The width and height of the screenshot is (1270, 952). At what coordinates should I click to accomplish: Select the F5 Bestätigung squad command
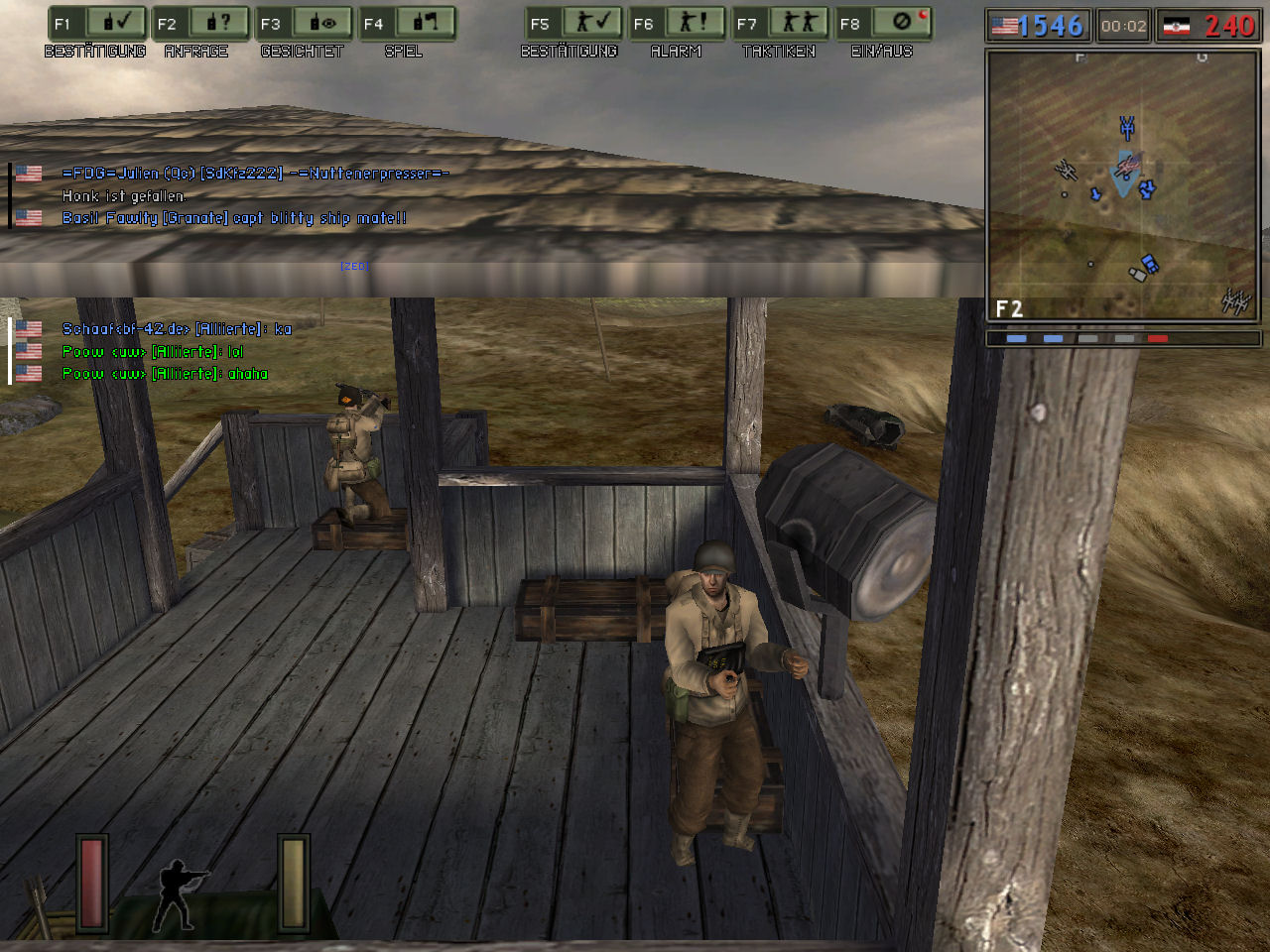(572, 24)
